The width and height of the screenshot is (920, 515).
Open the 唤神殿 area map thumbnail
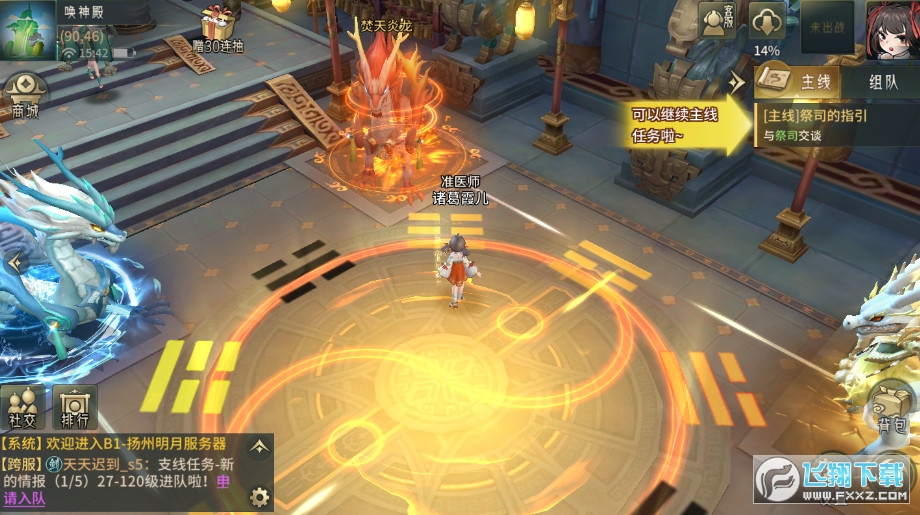pos(28,29)
